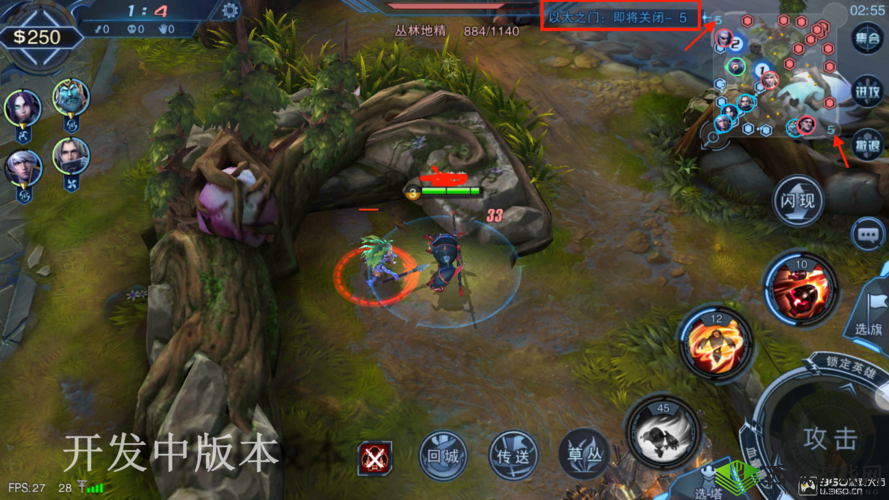Tap the 攻击 (attack) button
Viewport: 889px width, 500px height.
pos(829,438)
